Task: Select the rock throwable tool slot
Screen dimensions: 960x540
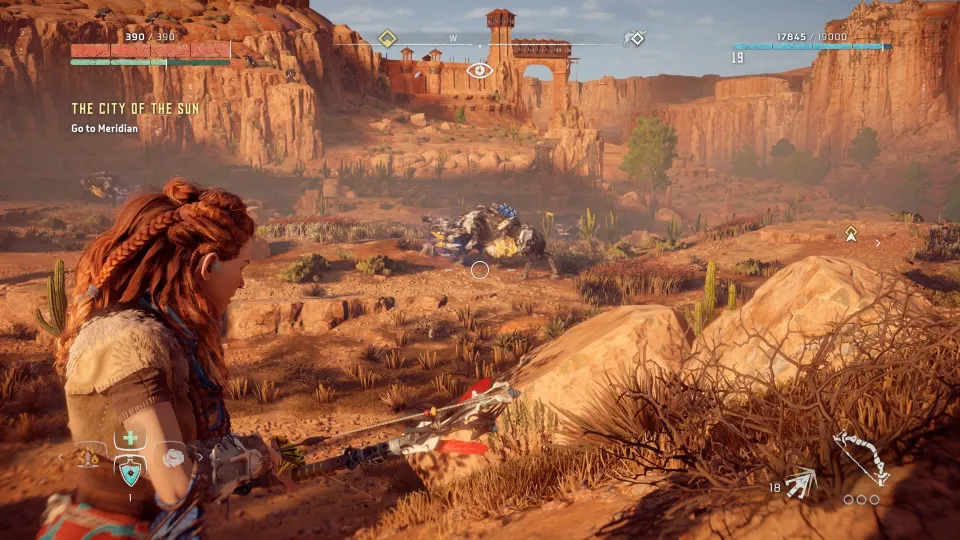Action: click(x=173, y=456)
